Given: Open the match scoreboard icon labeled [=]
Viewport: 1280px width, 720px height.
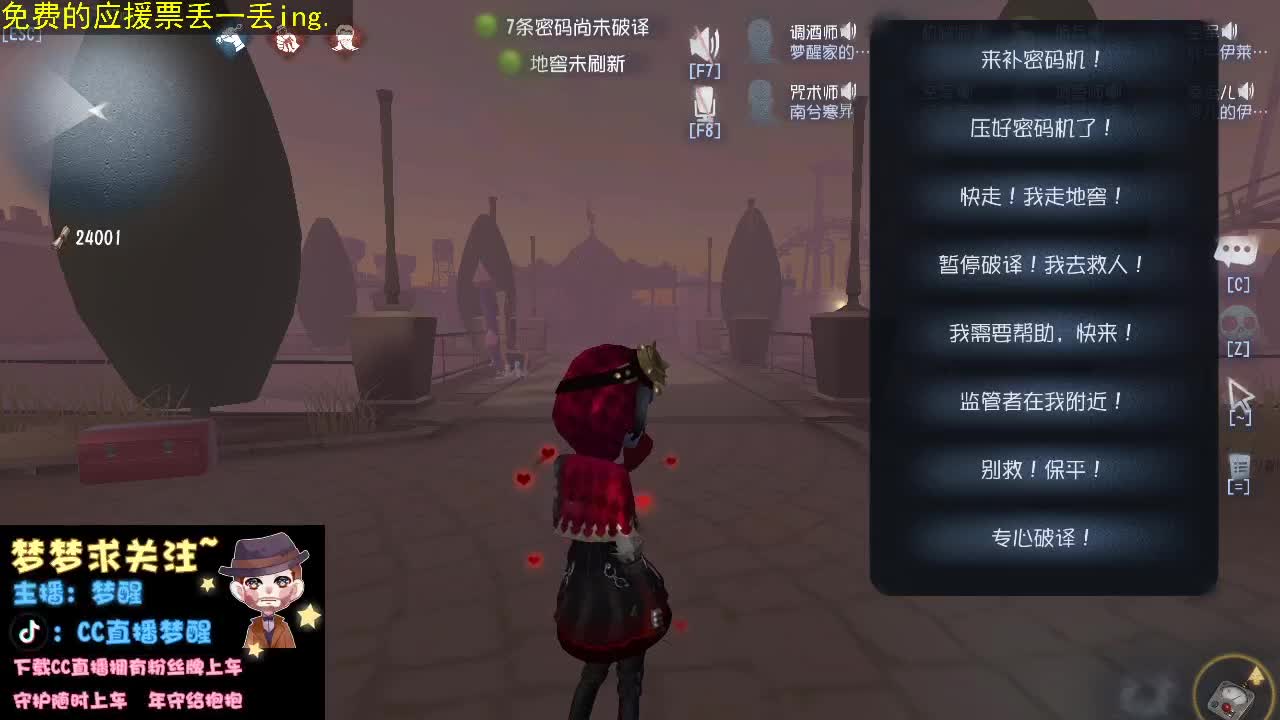Looking at the screenshot, I should (x=1238, y=470).
